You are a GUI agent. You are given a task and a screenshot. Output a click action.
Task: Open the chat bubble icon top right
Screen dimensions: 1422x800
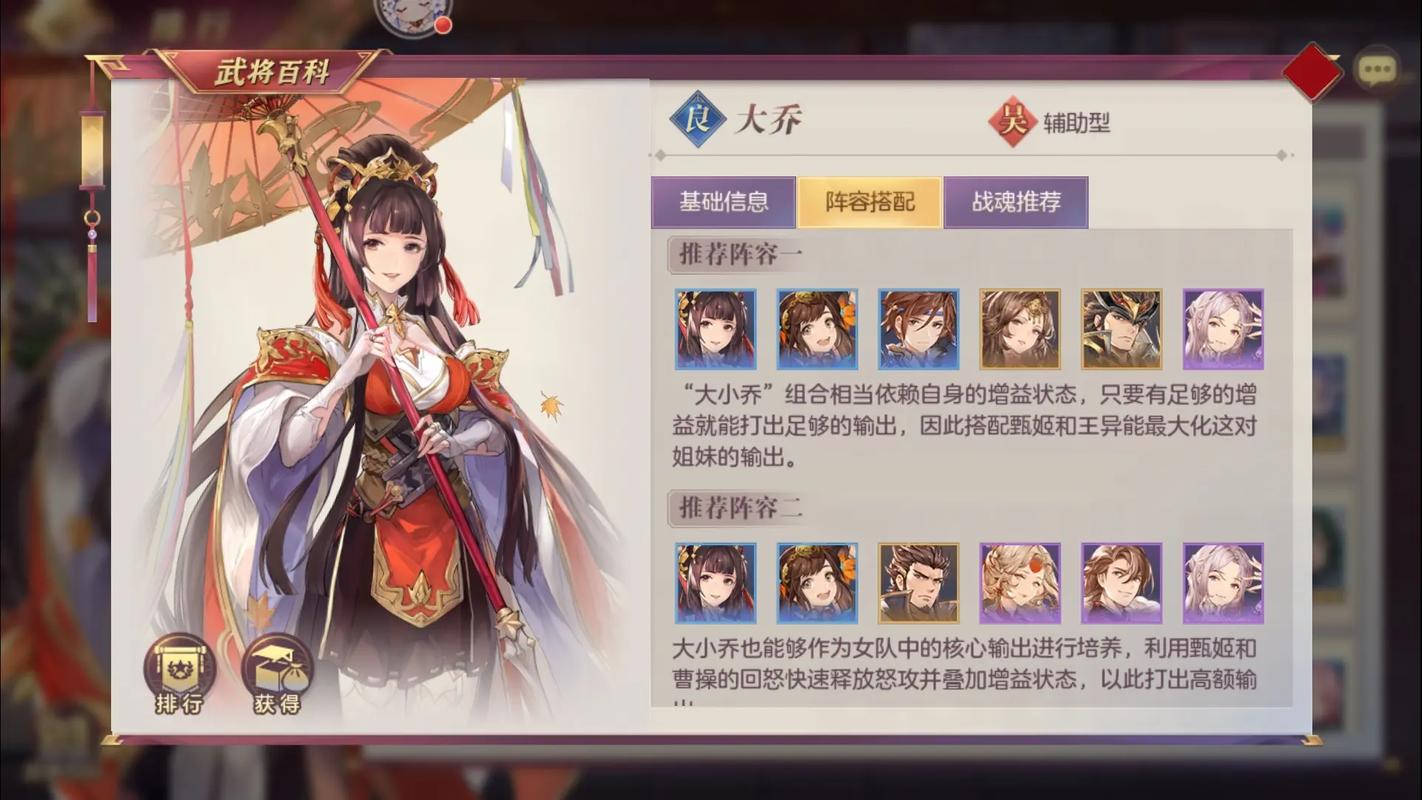pyautogui.click(x=1377, y=67)
